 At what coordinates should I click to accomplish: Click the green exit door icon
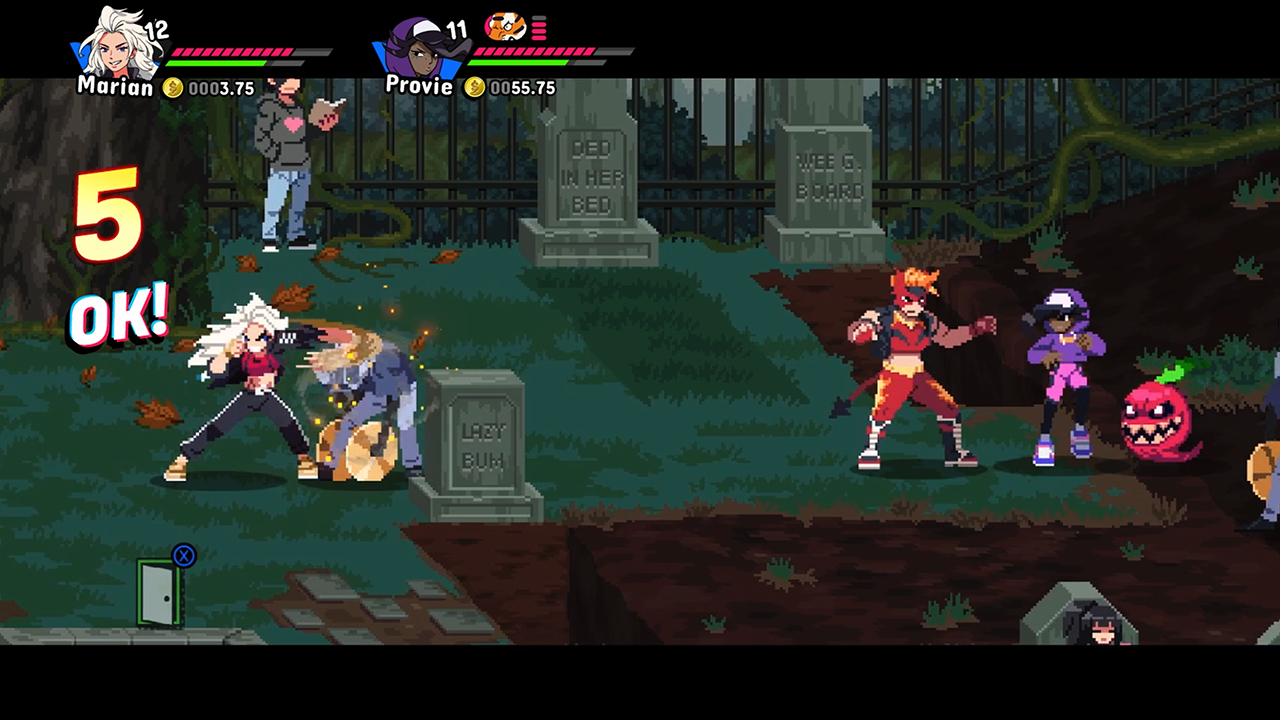click(x=159, y=592)
